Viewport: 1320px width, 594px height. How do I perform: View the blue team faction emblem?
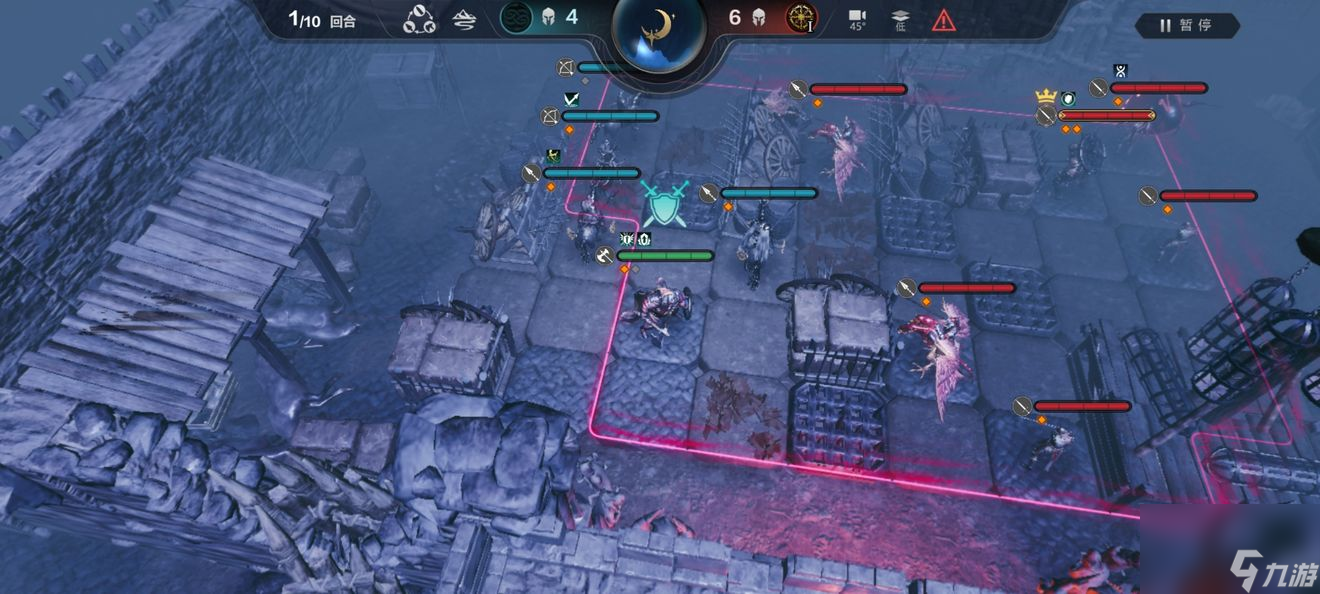tap(516, 17)
